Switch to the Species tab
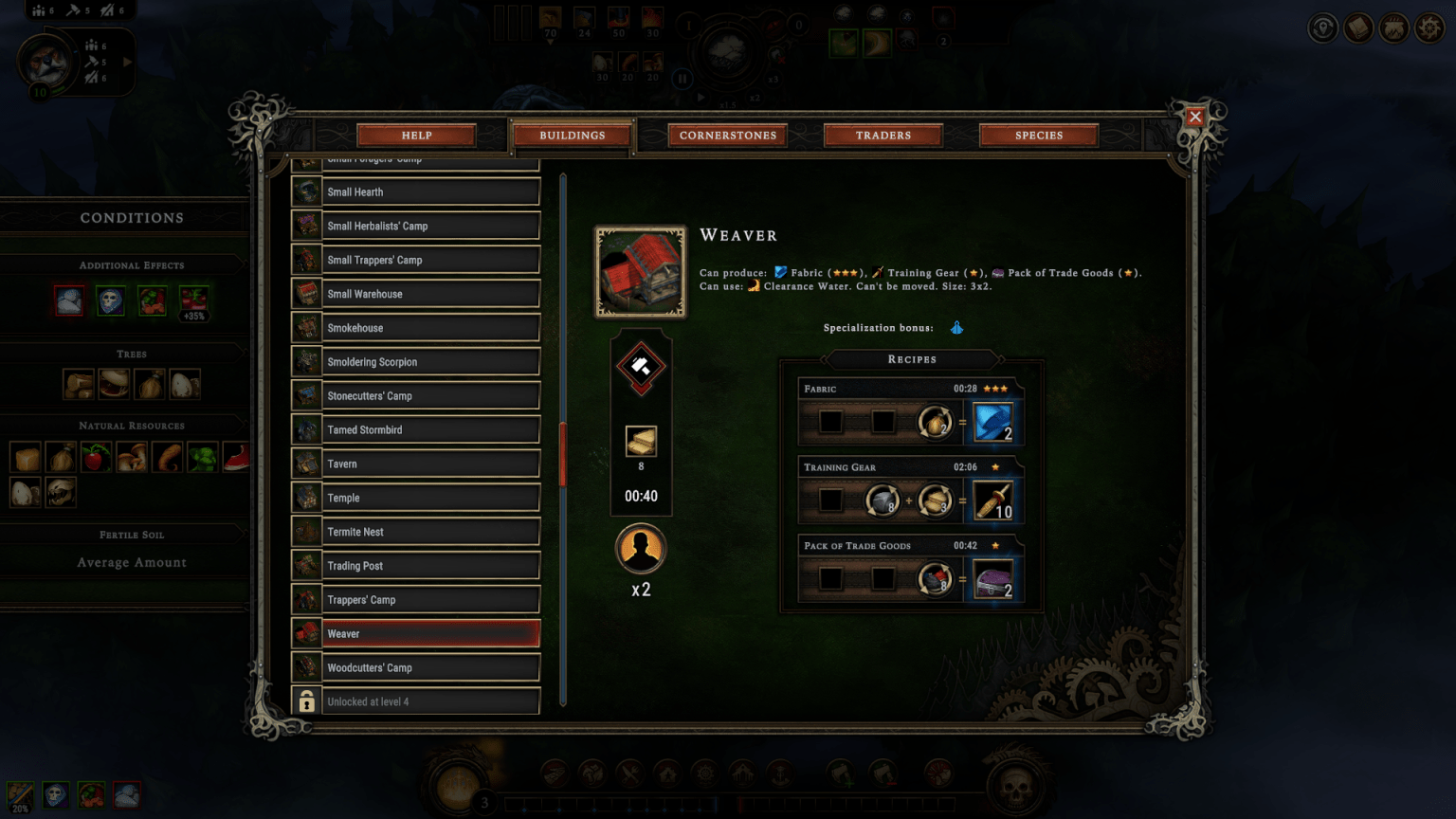This screenshot has height=819, width=1456. point(1038,136)
